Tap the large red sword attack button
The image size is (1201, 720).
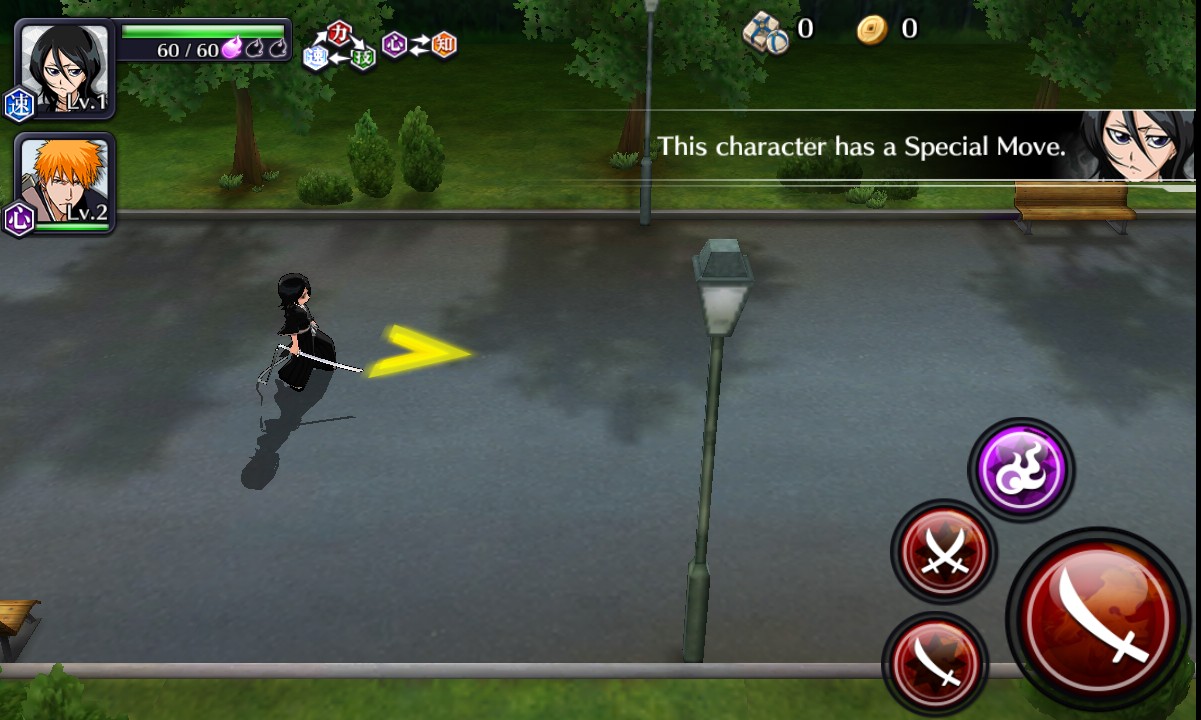coord(1098,612)
